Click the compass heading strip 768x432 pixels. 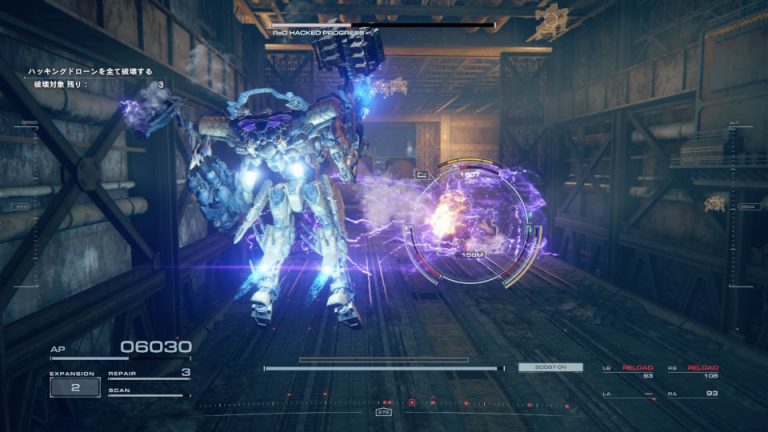(x=384, y=405)
